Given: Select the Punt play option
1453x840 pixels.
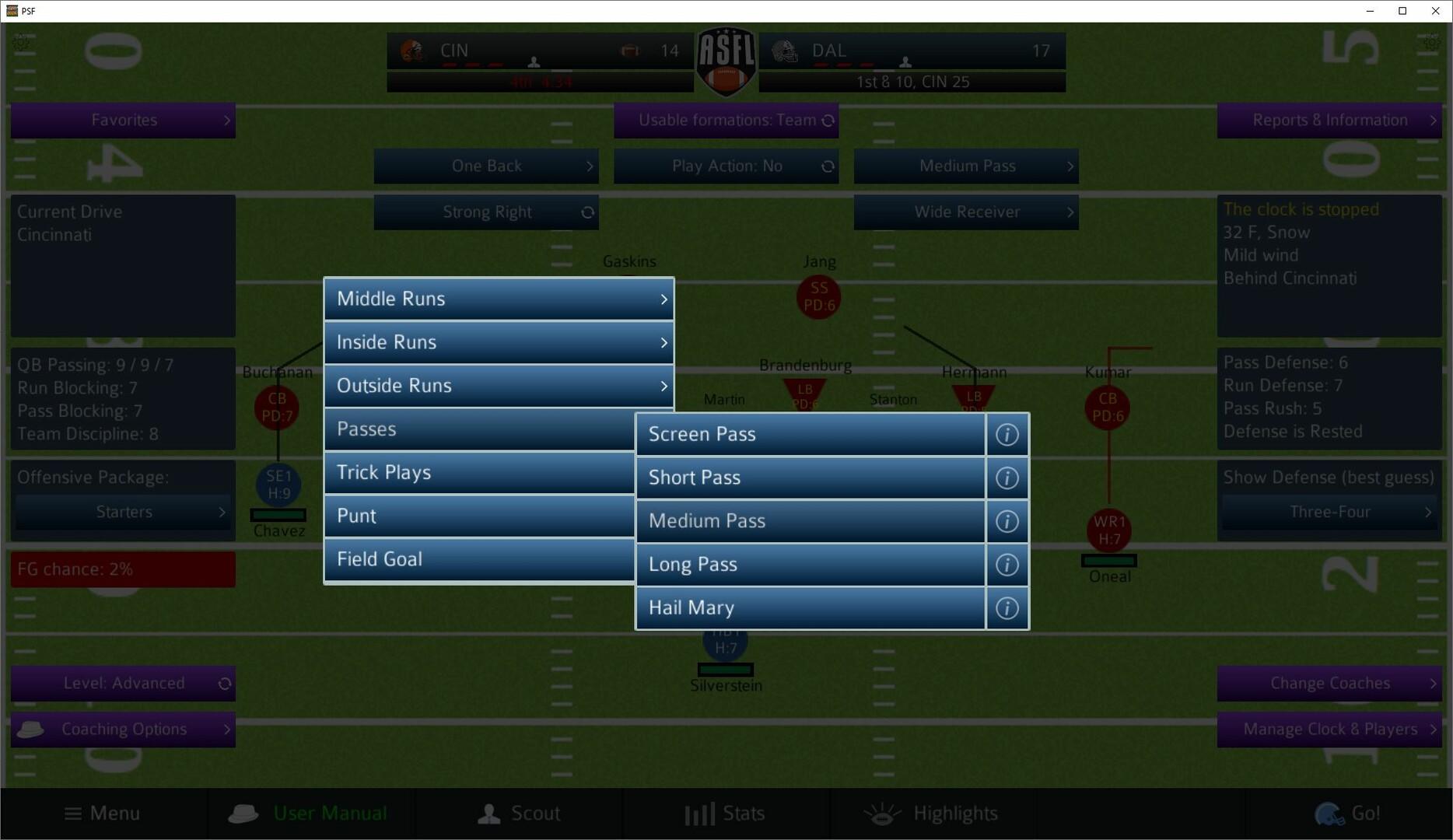Looking at the screenshot, I should [479, 516].
